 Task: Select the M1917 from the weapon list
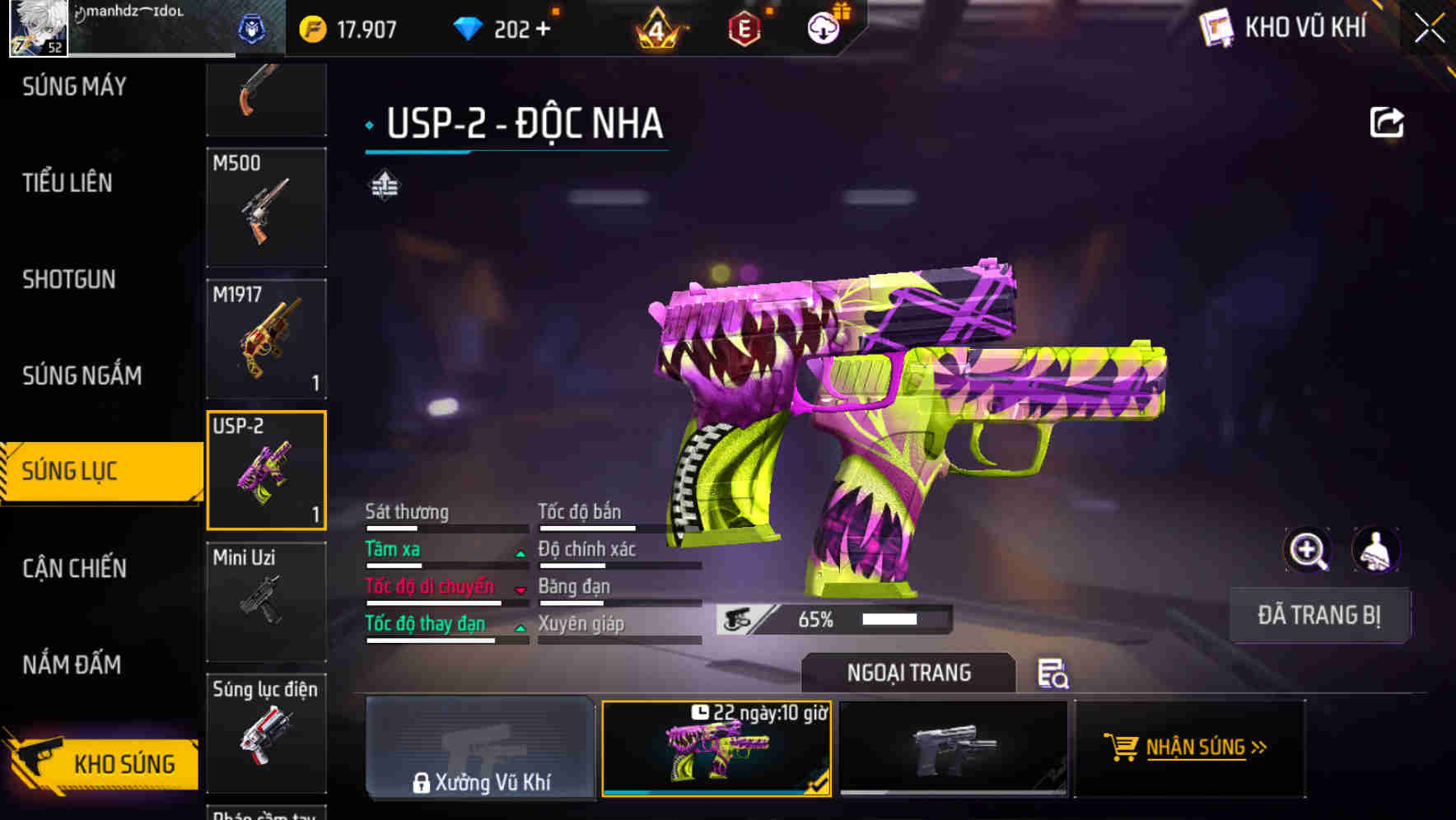[x=266, y=338]
